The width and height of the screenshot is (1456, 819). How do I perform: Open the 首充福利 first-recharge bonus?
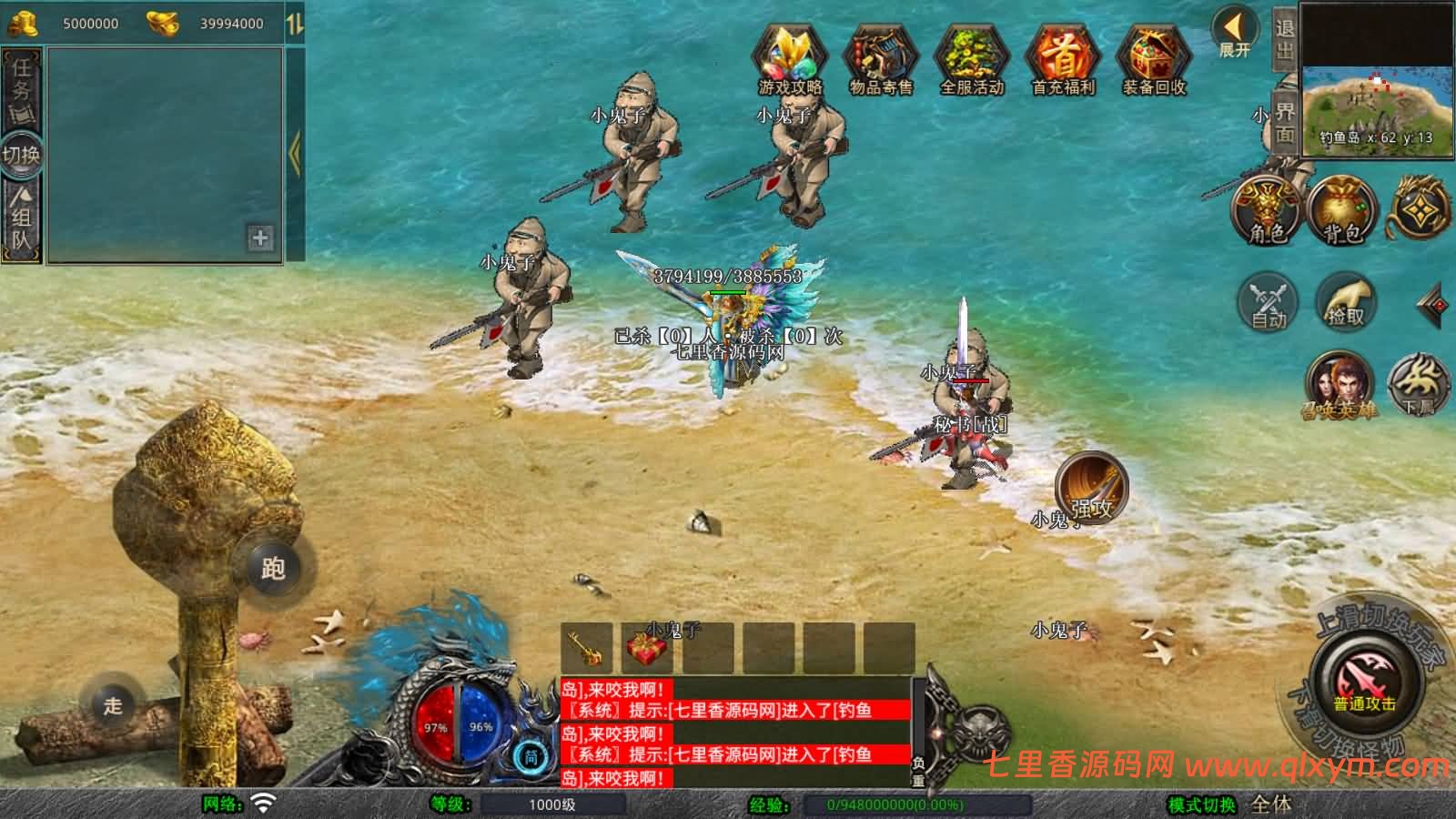(1063, 60)
